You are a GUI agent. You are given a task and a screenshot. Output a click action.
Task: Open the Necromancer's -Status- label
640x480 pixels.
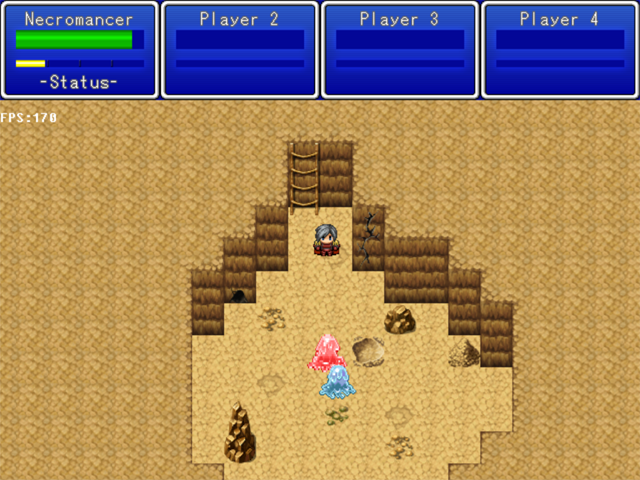click(79, 83)
